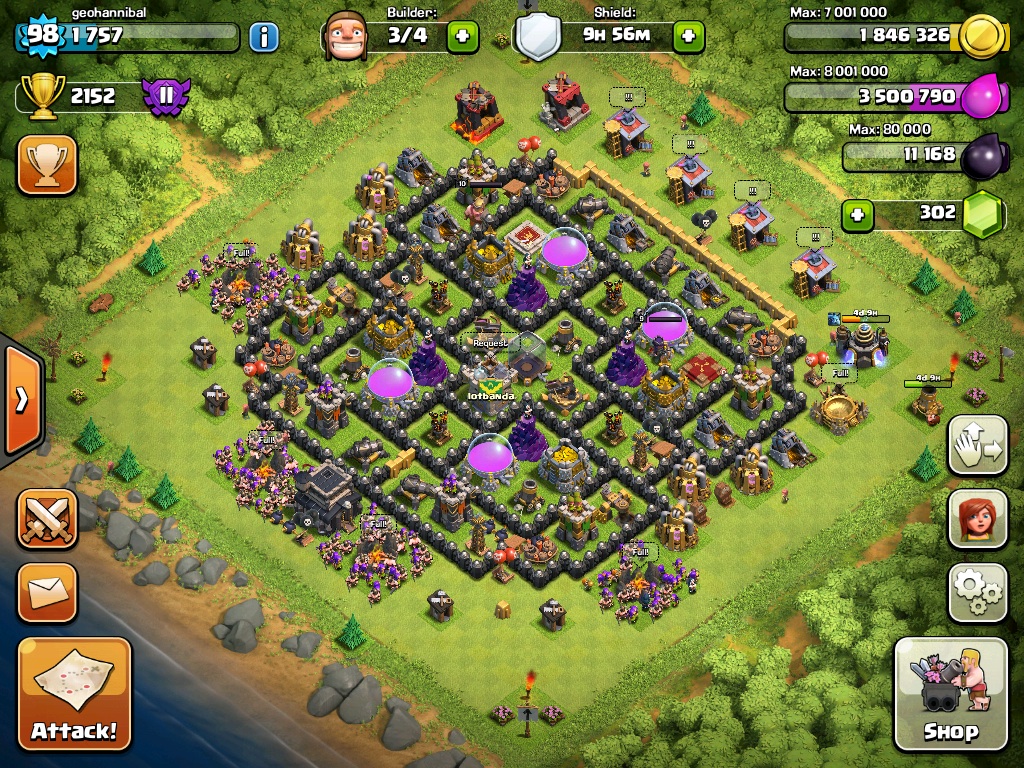View the purple league badge
Image resolution: width=1024 pixels, height=768 pixels.
point(164,97)
